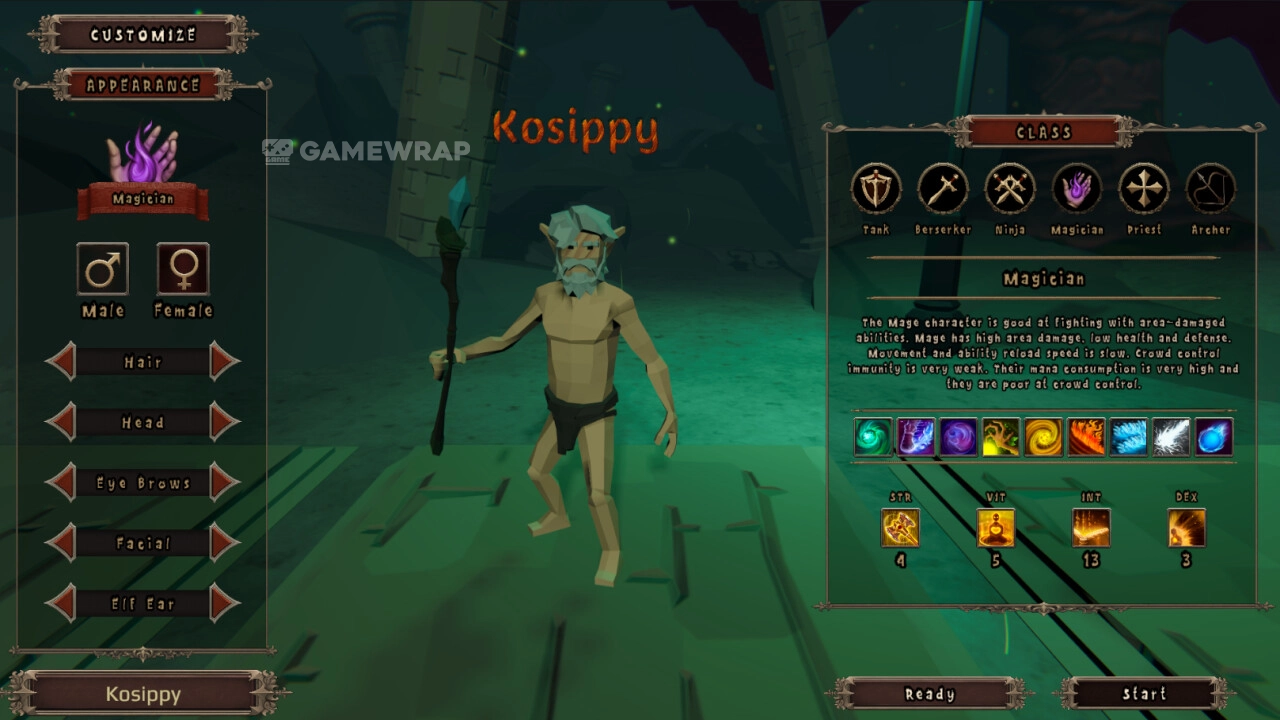View the green swirl skill icon
Viewport: 1280px width, 720px height.
873,437
